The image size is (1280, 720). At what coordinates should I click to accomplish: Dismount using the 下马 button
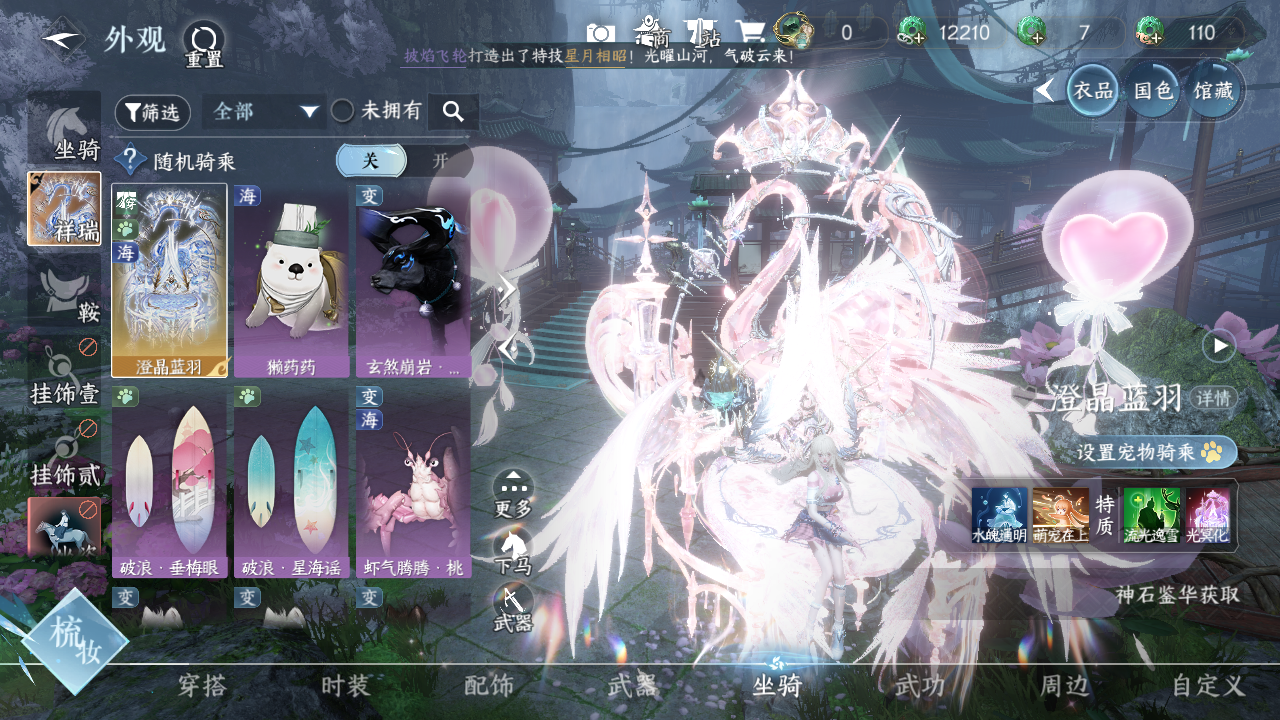pos(513,552)
